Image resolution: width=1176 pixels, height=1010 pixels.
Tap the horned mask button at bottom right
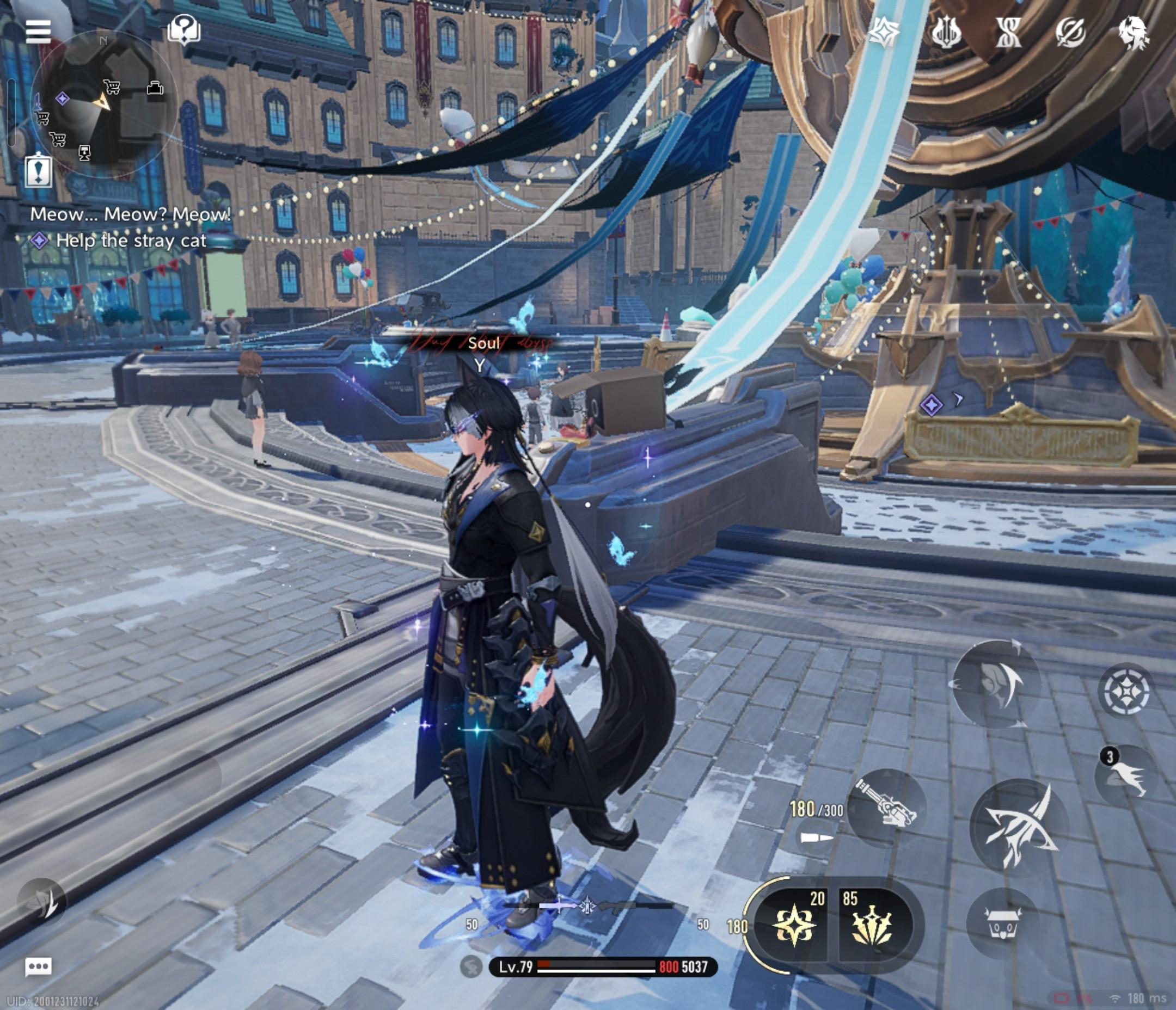1002,923
